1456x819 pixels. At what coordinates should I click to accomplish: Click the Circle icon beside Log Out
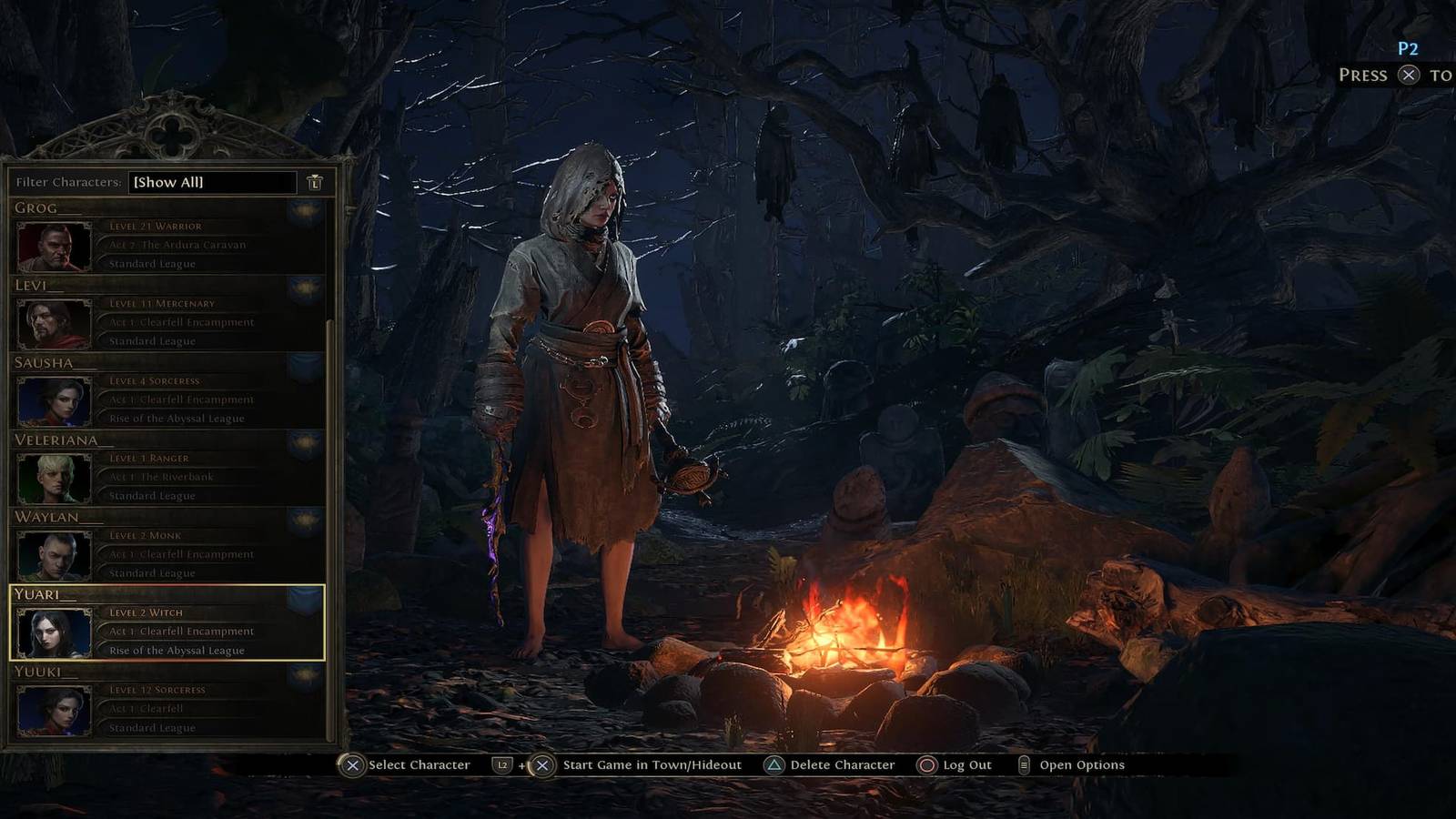(x=926, y=765)
